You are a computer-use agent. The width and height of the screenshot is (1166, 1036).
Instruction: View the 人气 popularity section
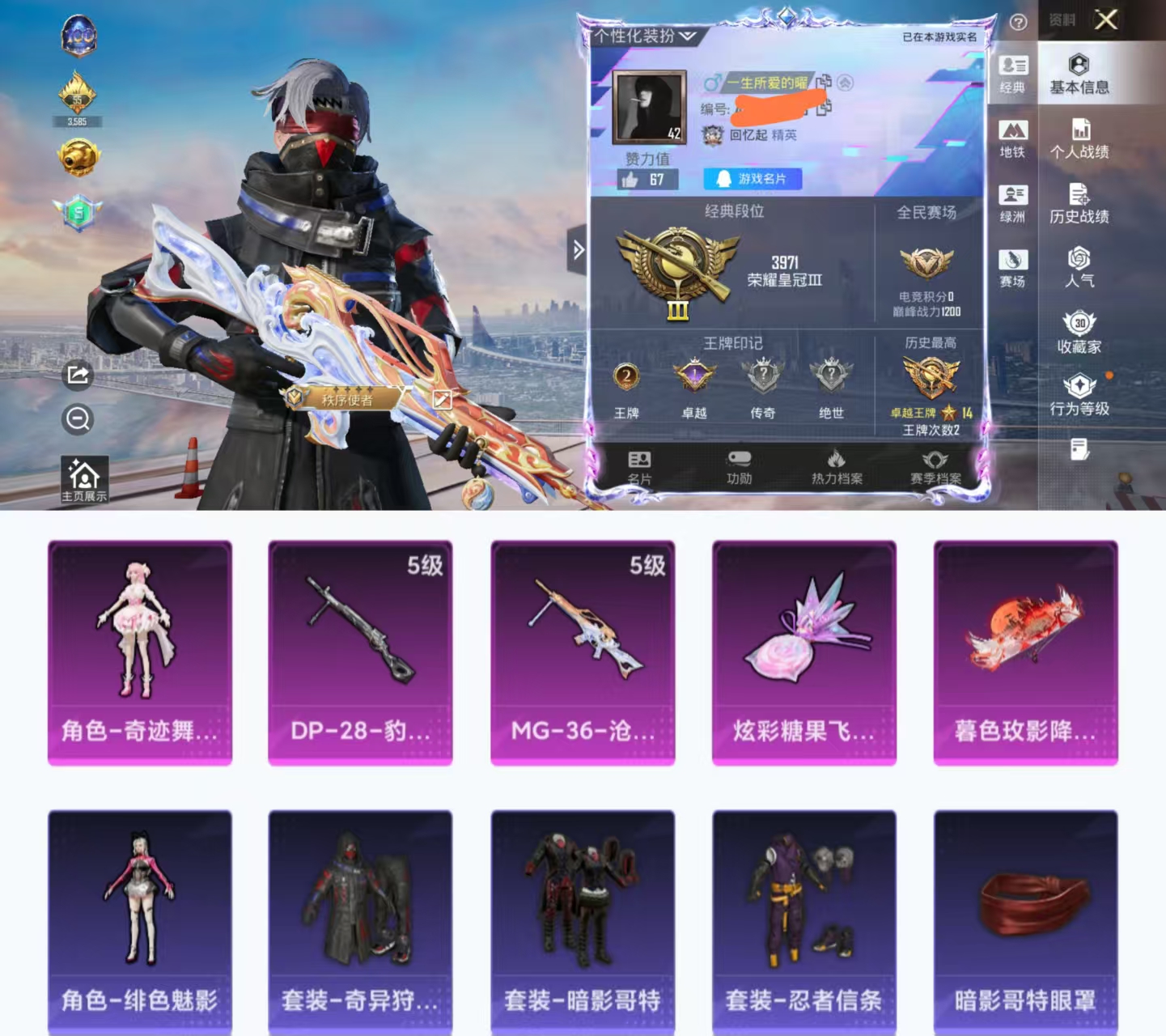[x=1079, y=268]
